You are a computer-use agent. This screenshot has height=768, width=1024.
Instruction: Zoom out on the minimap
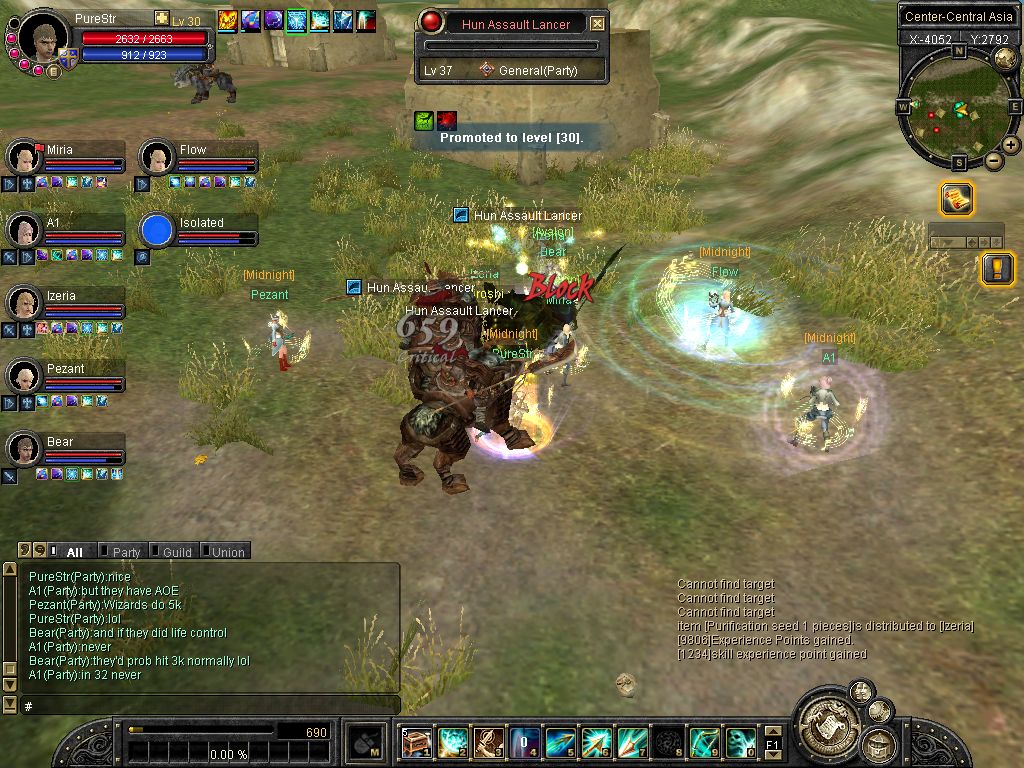pos(993,161)
